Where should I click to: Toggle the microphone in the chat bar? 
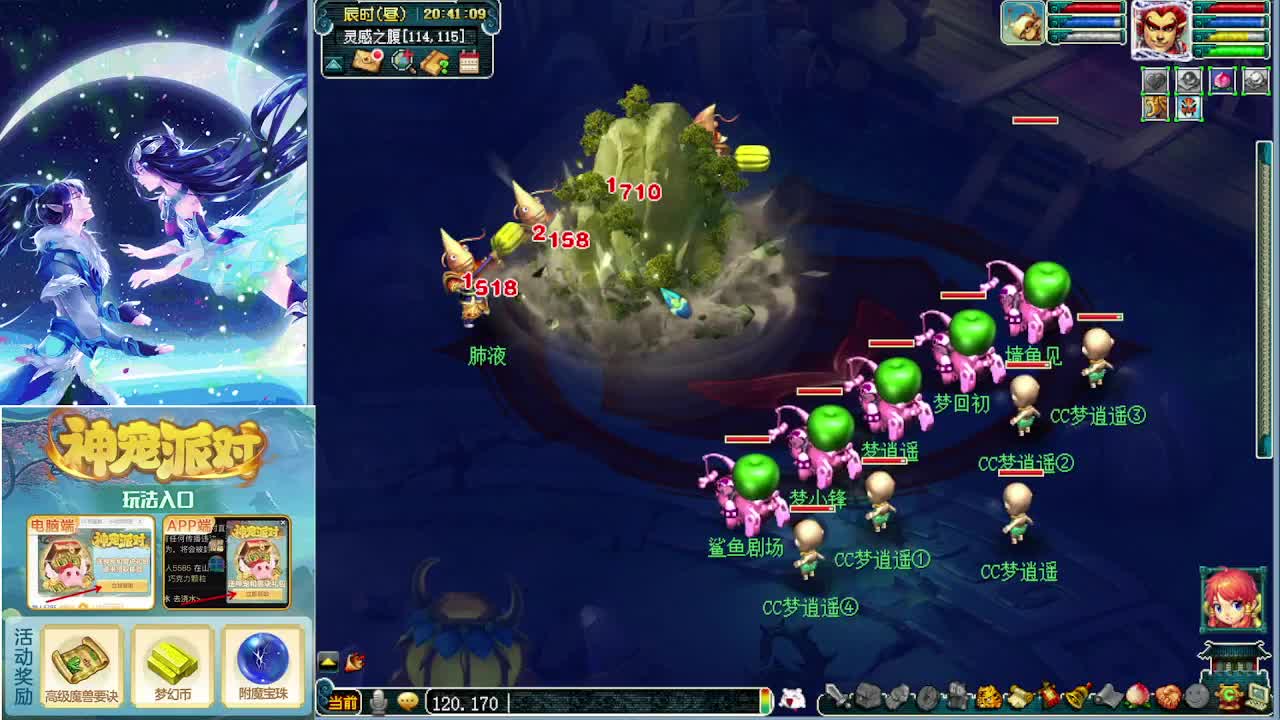378,700
